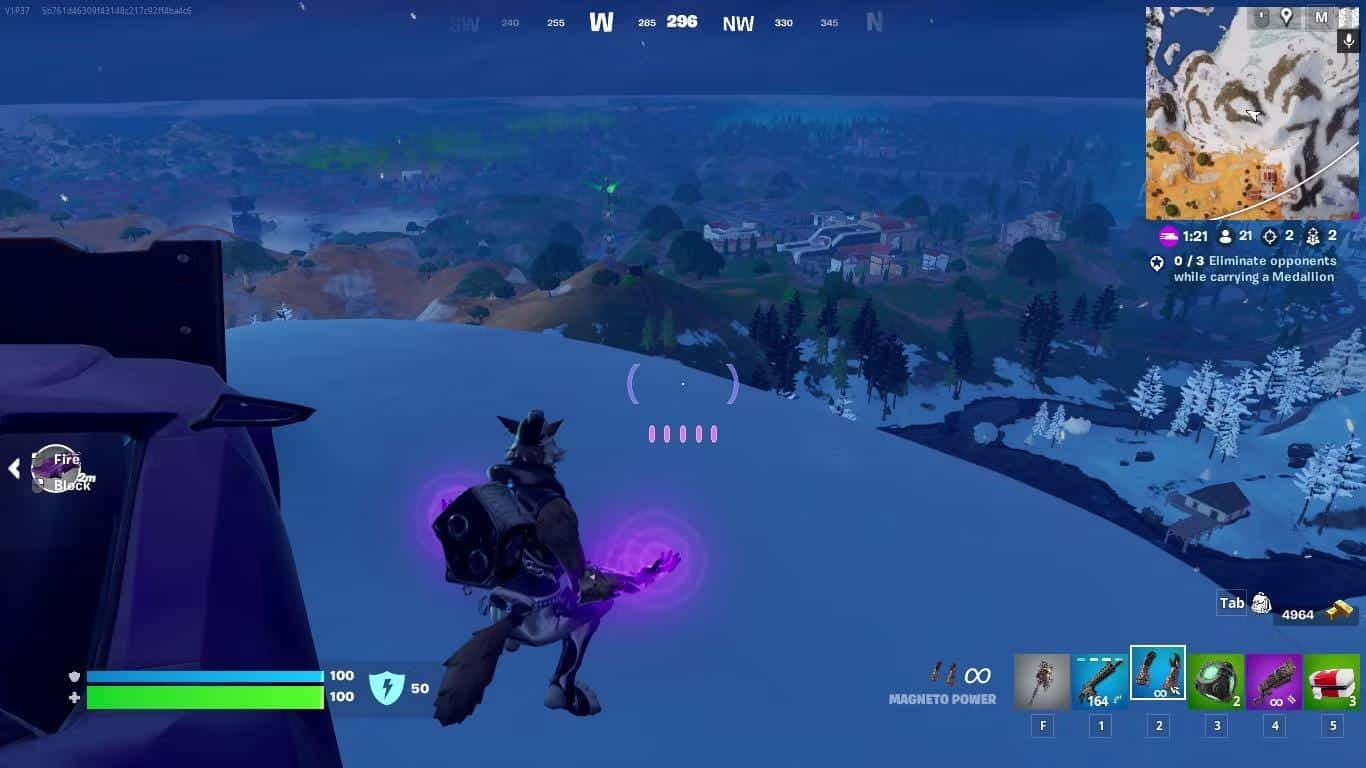Screen dimensions: 1366x768
Task: Toggle the microphone voice chat icon
Action: point(1348,40)
